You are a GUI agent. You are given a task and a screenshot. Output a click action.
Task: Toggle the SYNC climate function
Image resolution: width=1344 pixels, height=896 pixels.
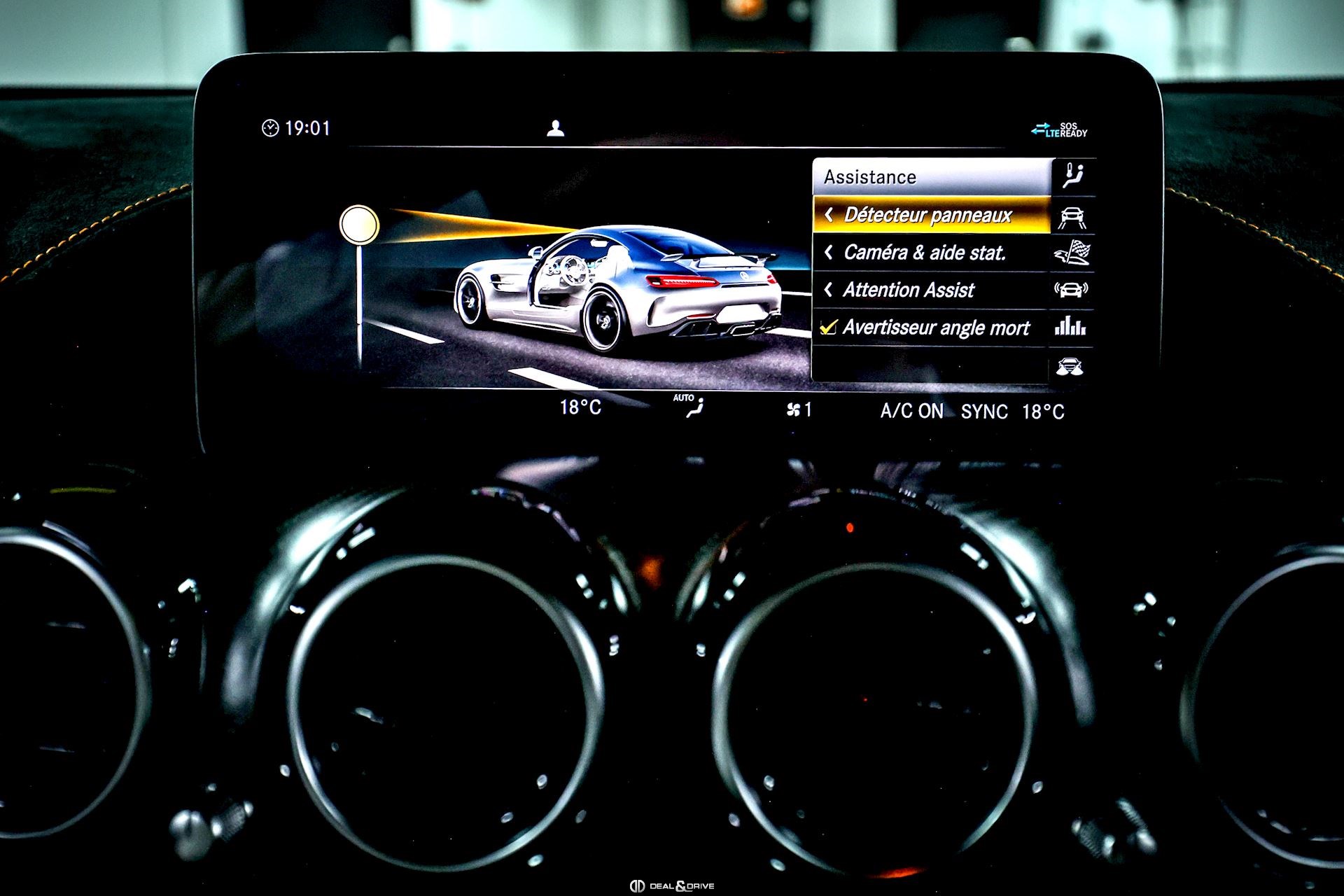point(984,412)
